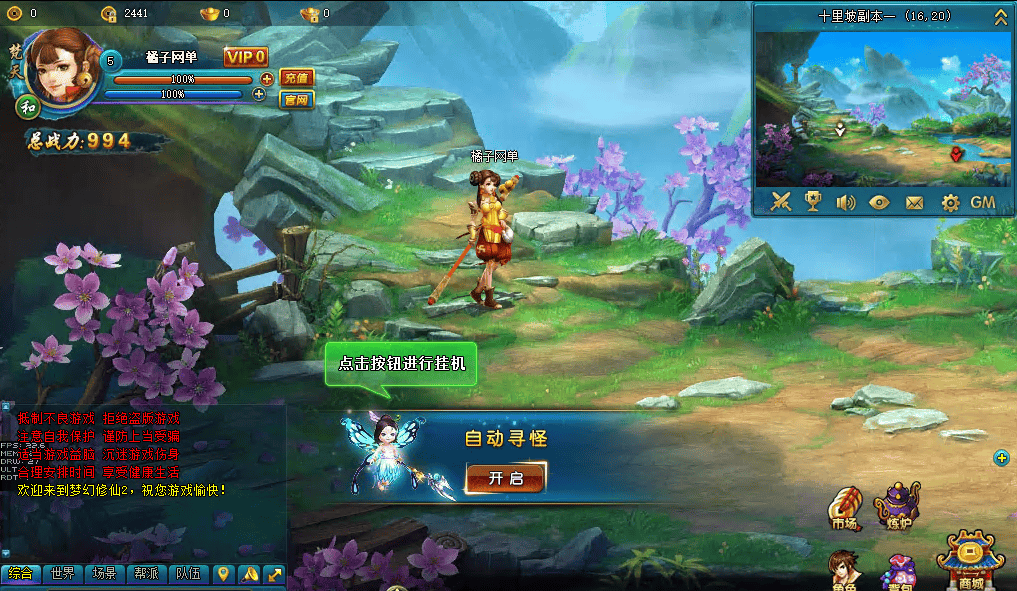Toggle the eye visibility icon

tap(880, 202)
